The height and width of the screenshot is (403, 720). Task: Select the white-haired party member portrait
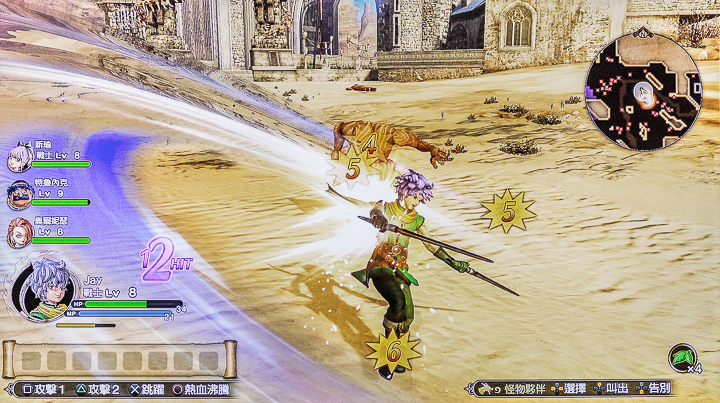click(19, 159)
